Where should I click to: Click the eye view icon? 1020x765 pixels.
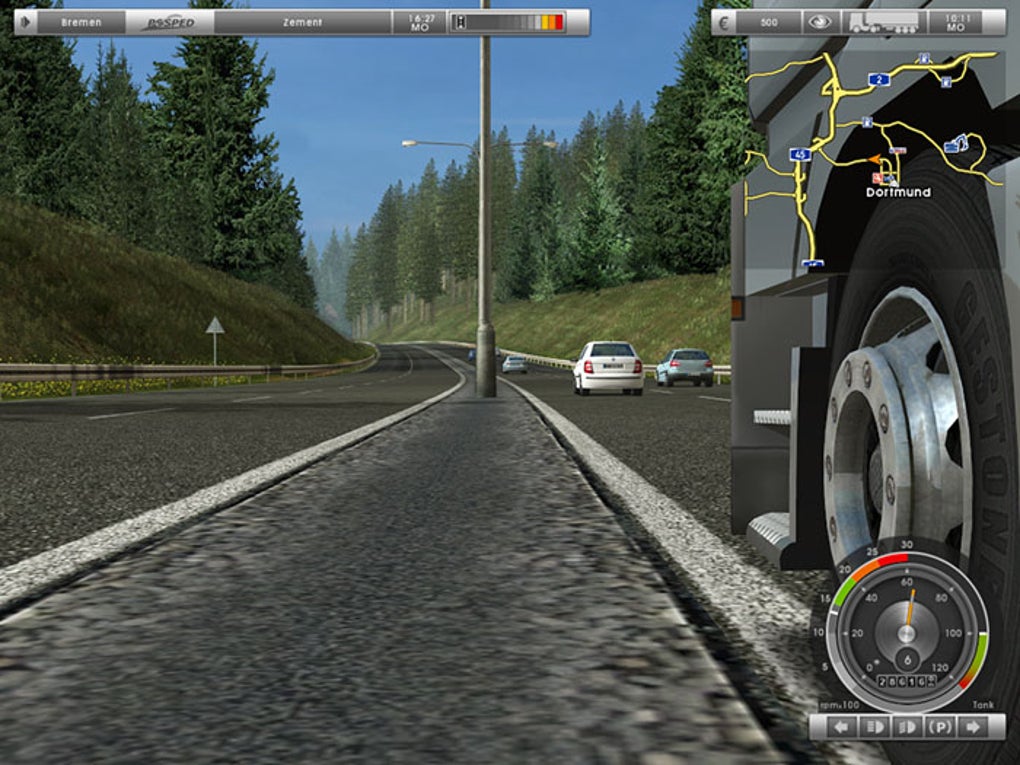(x=819, y=22)
